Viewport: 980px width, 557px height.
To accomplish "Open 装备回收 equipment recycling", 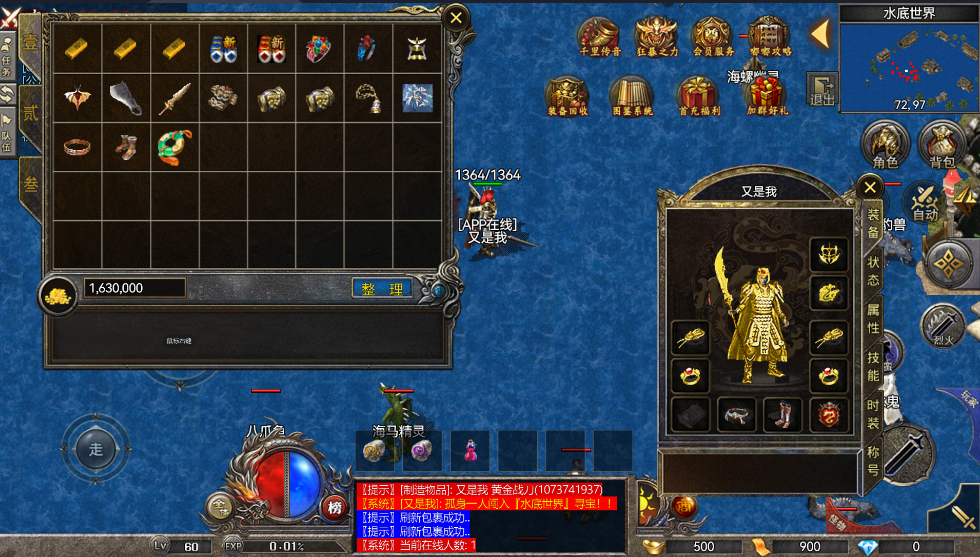I will [566, 96].
